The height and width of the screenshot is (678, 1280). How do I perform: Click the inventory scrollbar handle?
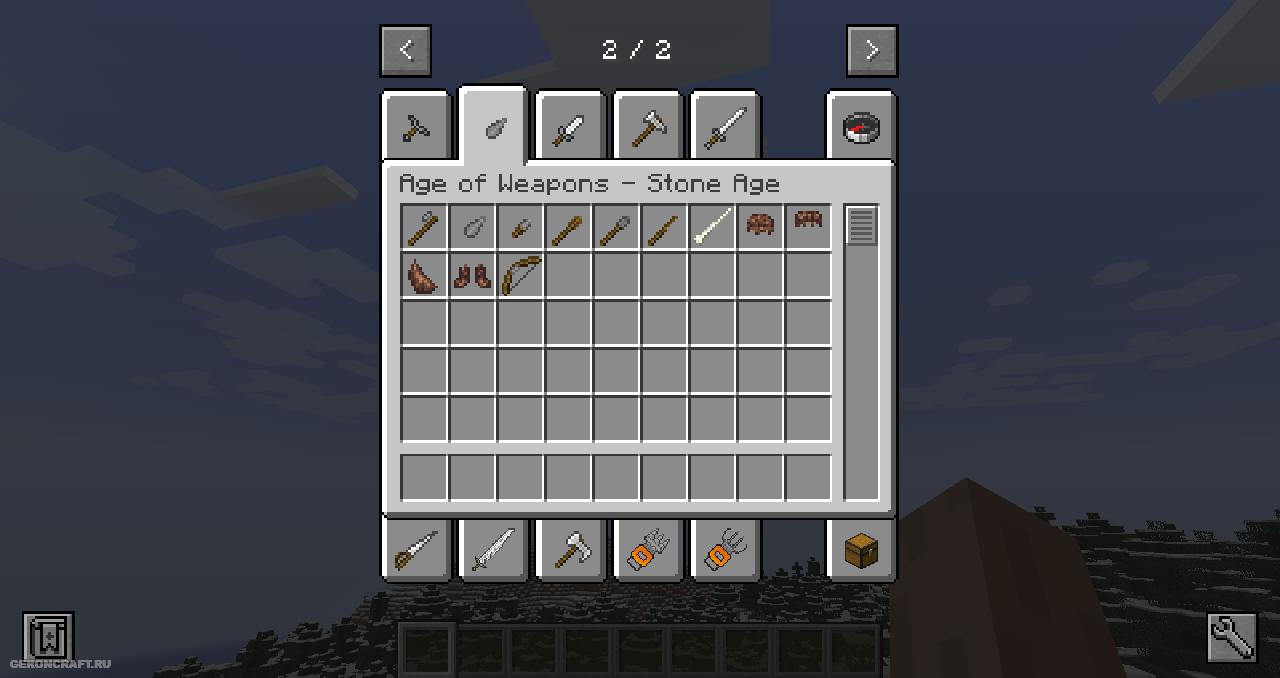(x=861, y=225)
